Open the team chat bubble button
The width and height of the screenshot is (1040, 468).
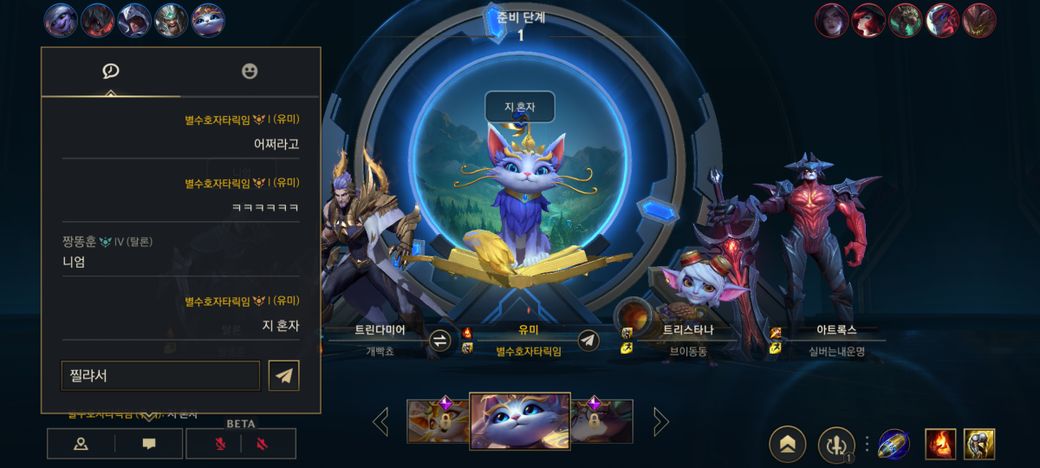(x=148, y=443)
